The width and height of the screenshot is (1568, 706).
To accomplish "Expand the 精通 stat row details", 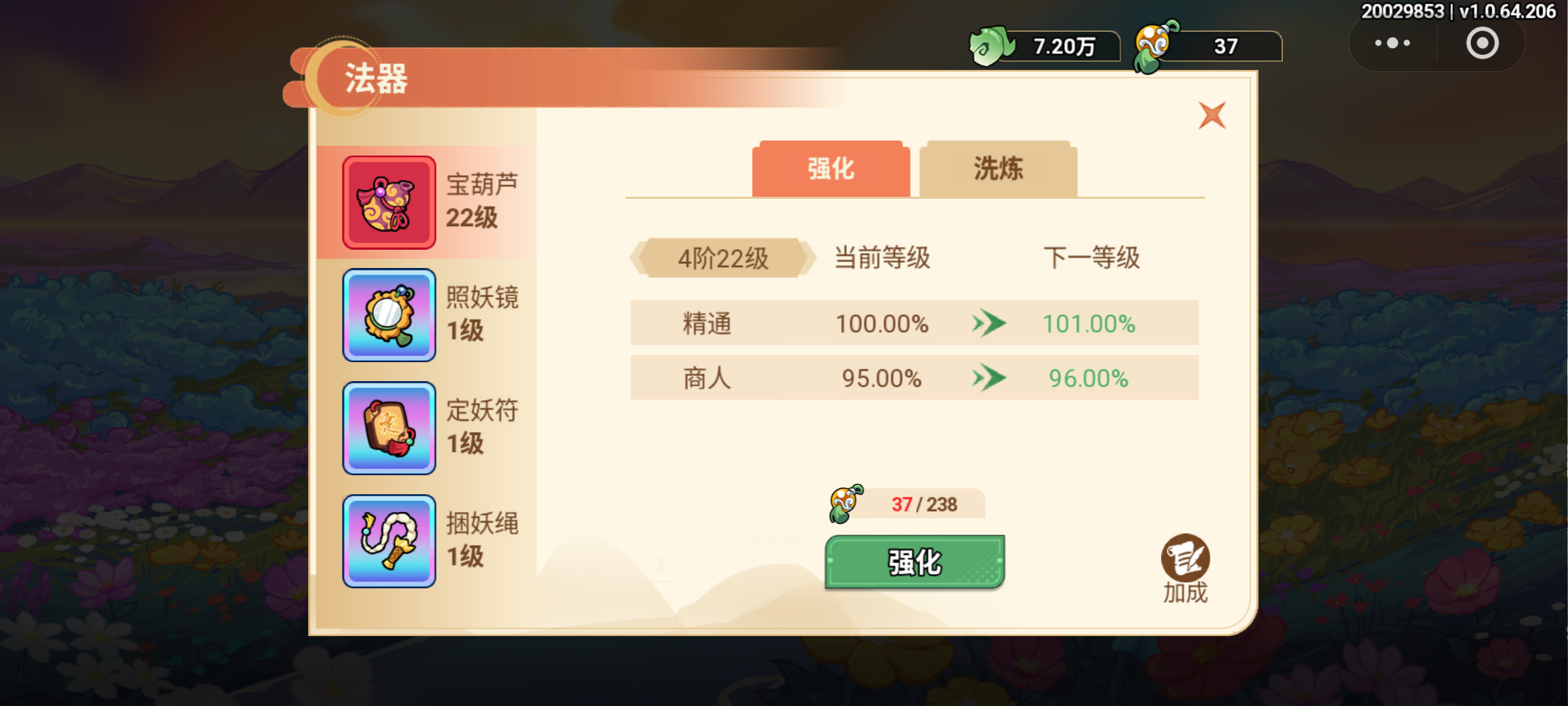I will [x=913, y=323].
